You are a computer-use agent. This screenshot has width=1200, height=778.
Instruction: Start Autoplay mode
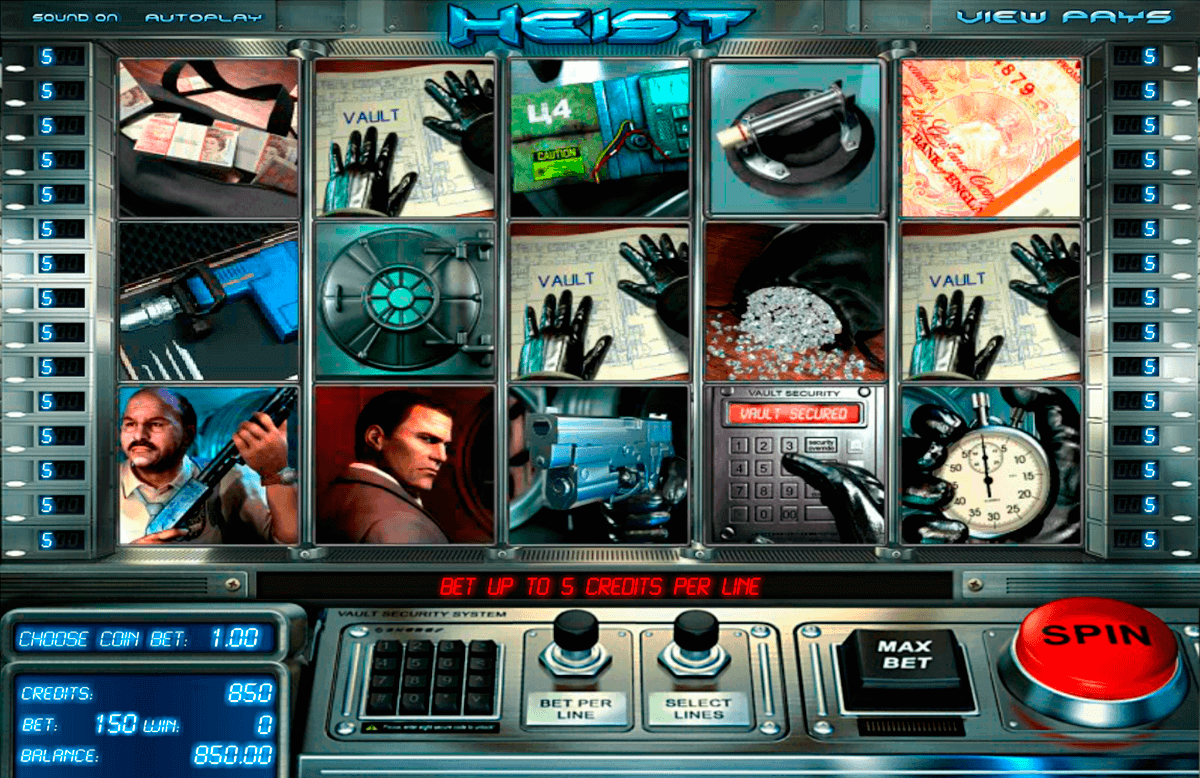coord(203,17)
